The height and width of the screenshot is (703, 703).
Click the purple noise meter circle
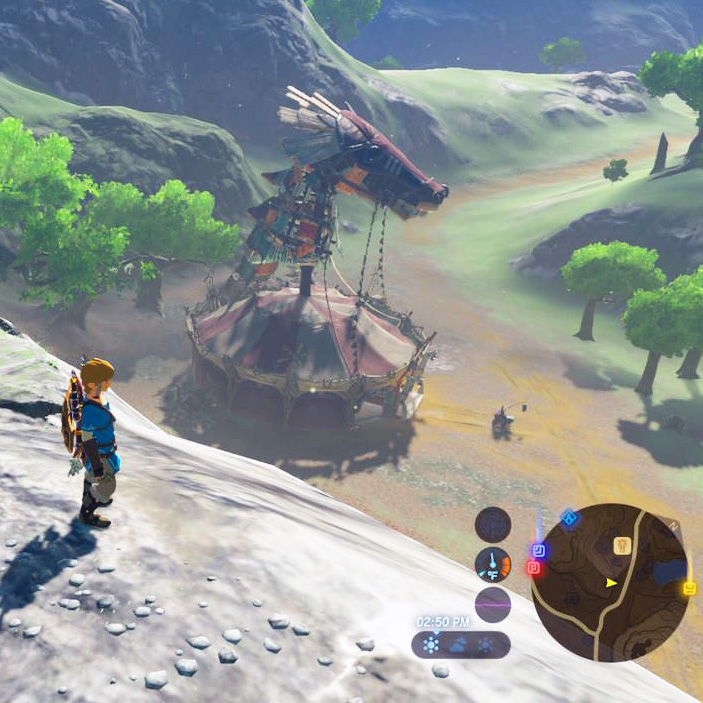tap(492, 604)
